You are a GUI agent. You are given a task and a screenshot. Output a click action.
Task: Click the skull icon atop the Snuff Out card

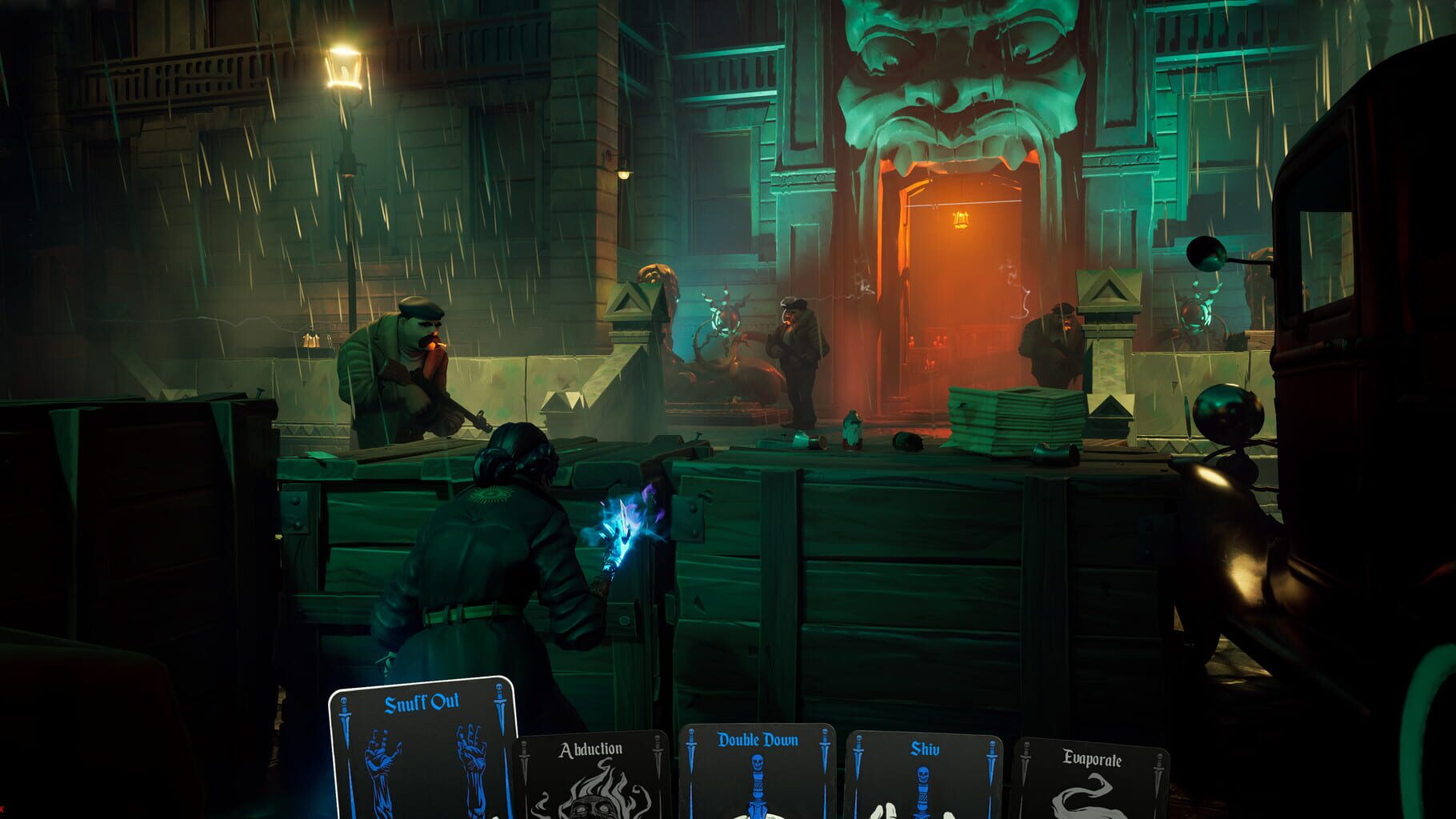point(498,686)
